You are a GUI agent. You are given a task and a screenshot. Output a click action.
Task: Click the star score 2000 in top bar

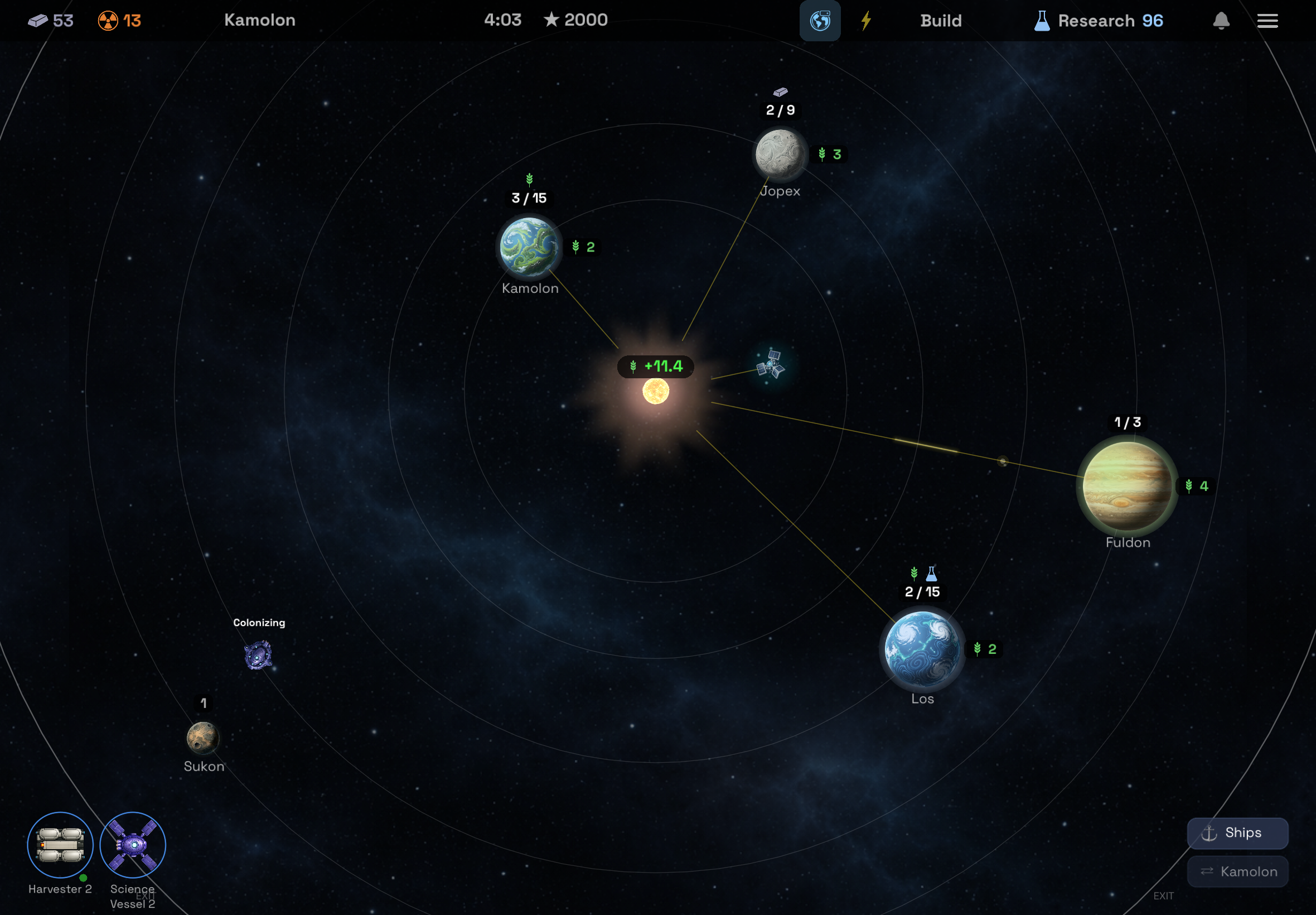click(x=575, y=20)
